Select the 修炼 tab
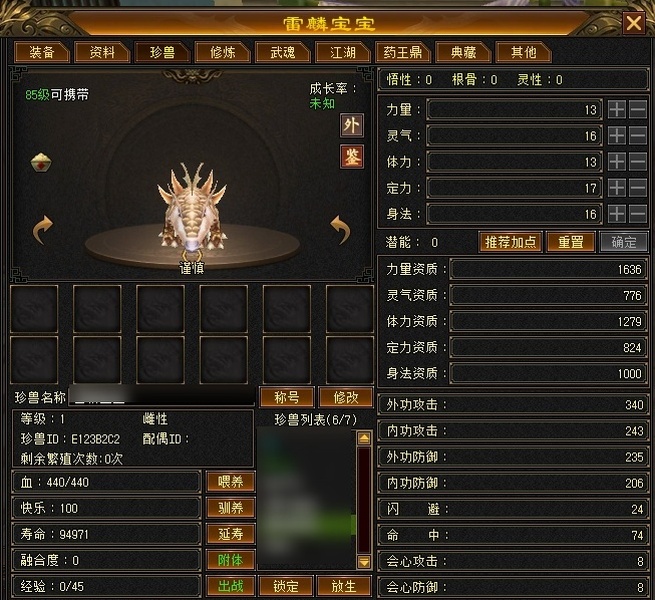655x600 pixels. pos(216,52)
